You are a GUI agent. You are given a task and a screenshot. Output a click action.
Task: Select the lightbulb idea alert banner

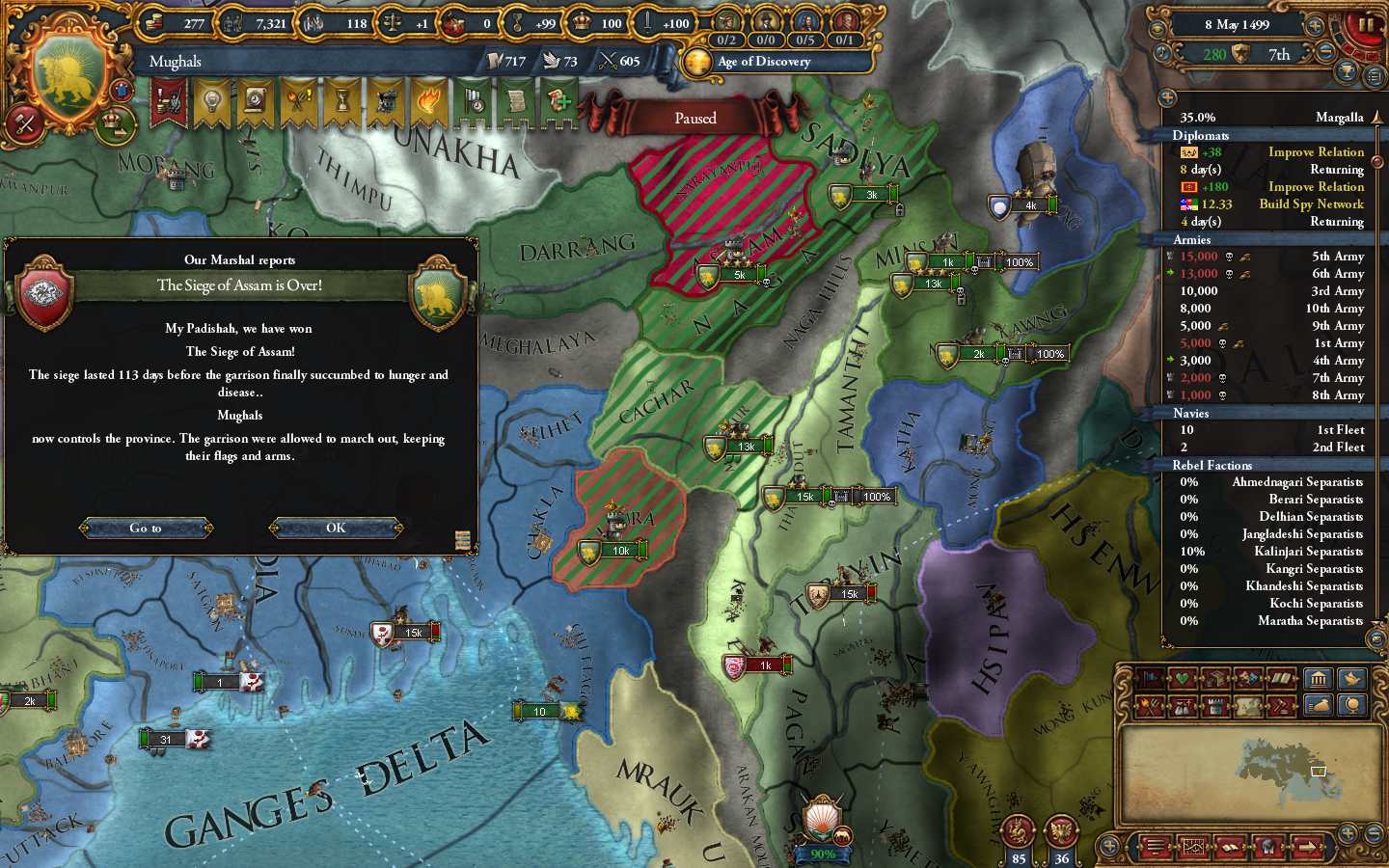point(210,102)
